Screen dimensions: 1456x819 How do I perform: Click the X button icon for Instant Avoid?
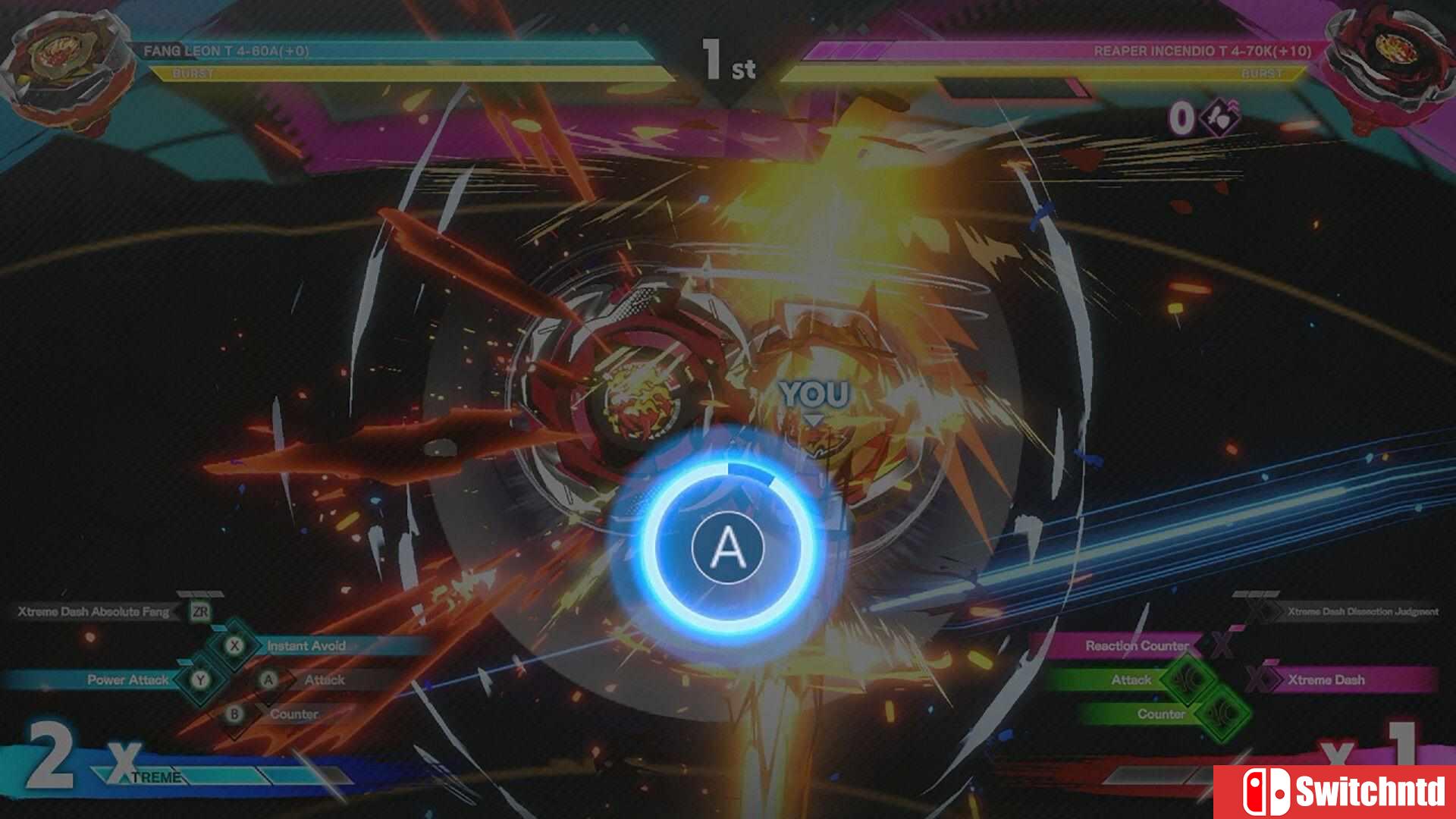(x=232, y=645)
